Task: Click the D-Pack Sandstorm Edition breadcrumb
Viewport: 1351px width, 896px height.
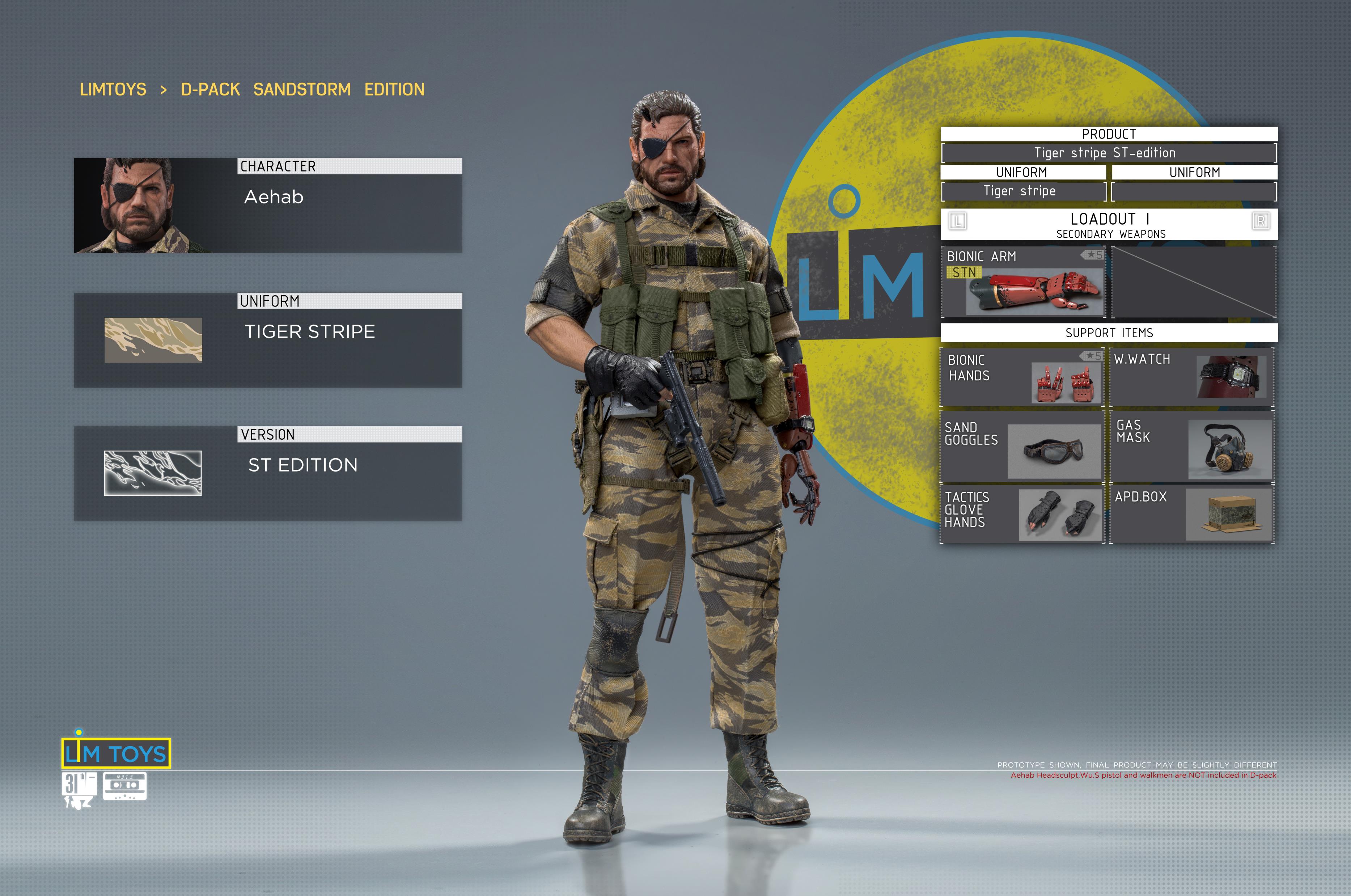Action: tap(303, 90)
